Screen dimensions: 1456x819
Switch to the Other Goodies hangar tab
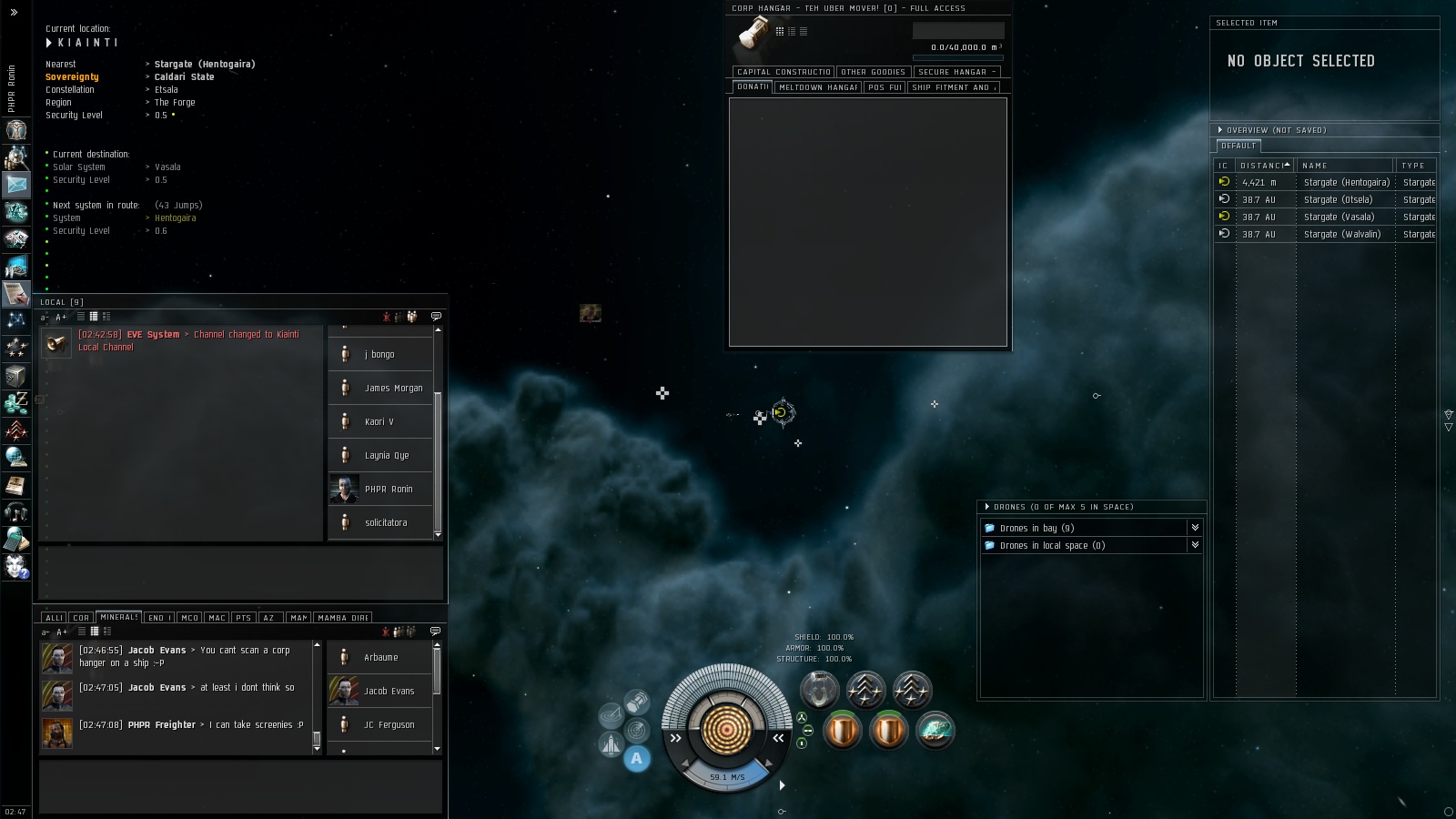[x=873, y=72]
